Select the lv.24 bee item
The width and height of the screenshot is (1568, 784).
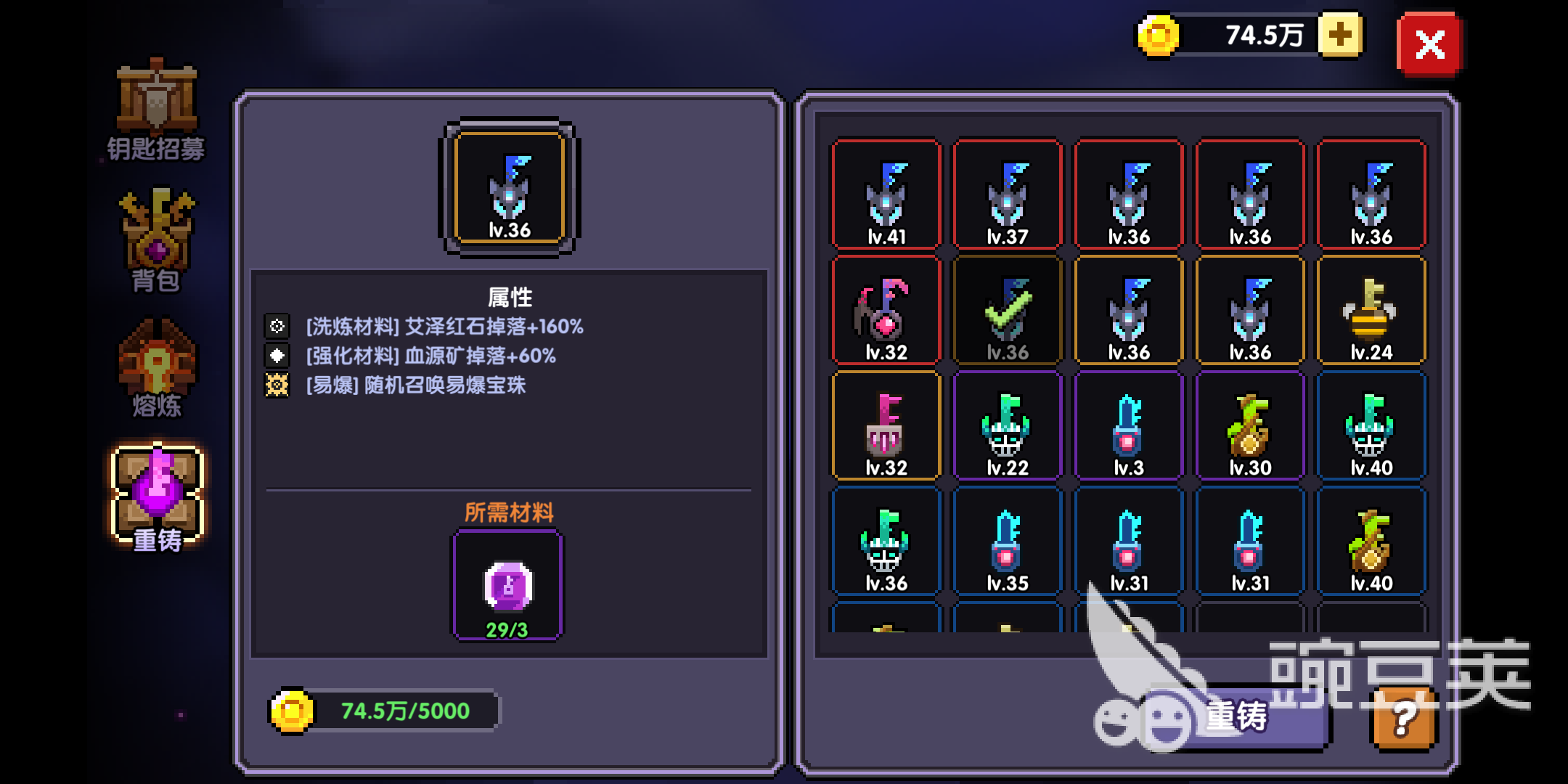(x=1372, y=312)
